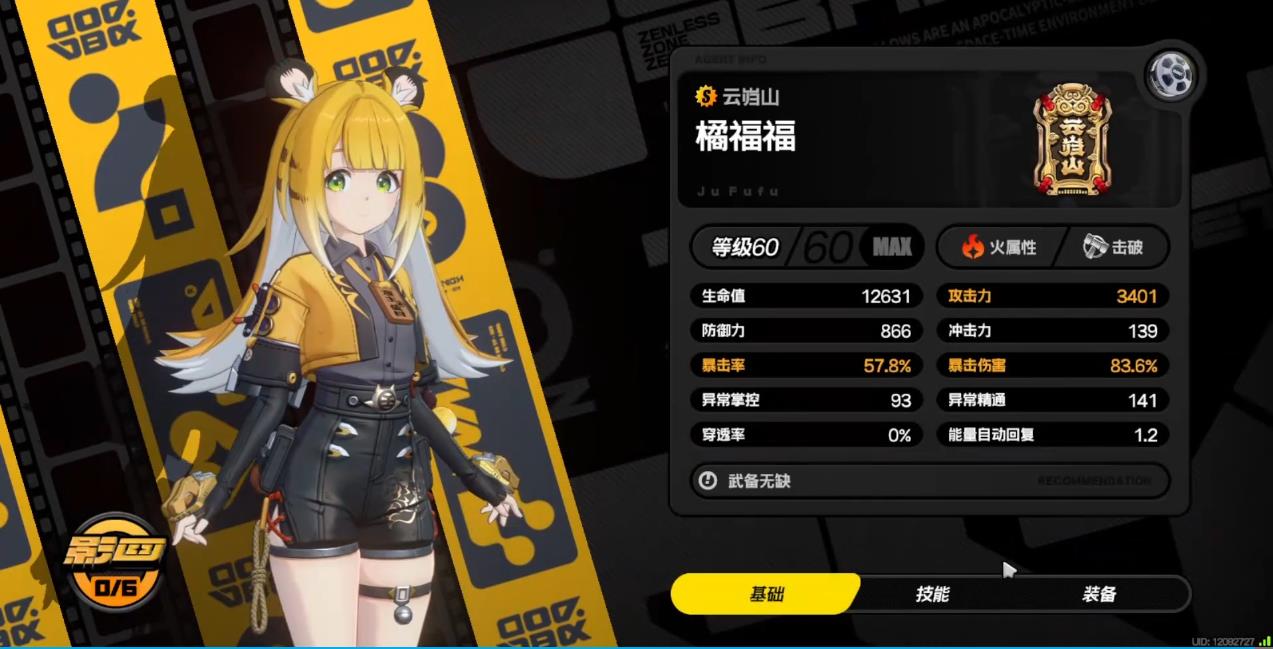Image resolution: width=1273 pixels, height=649 pixels.
Task: Open the 武备无缺 recommendation bar
Action: [x=929, y=481]
